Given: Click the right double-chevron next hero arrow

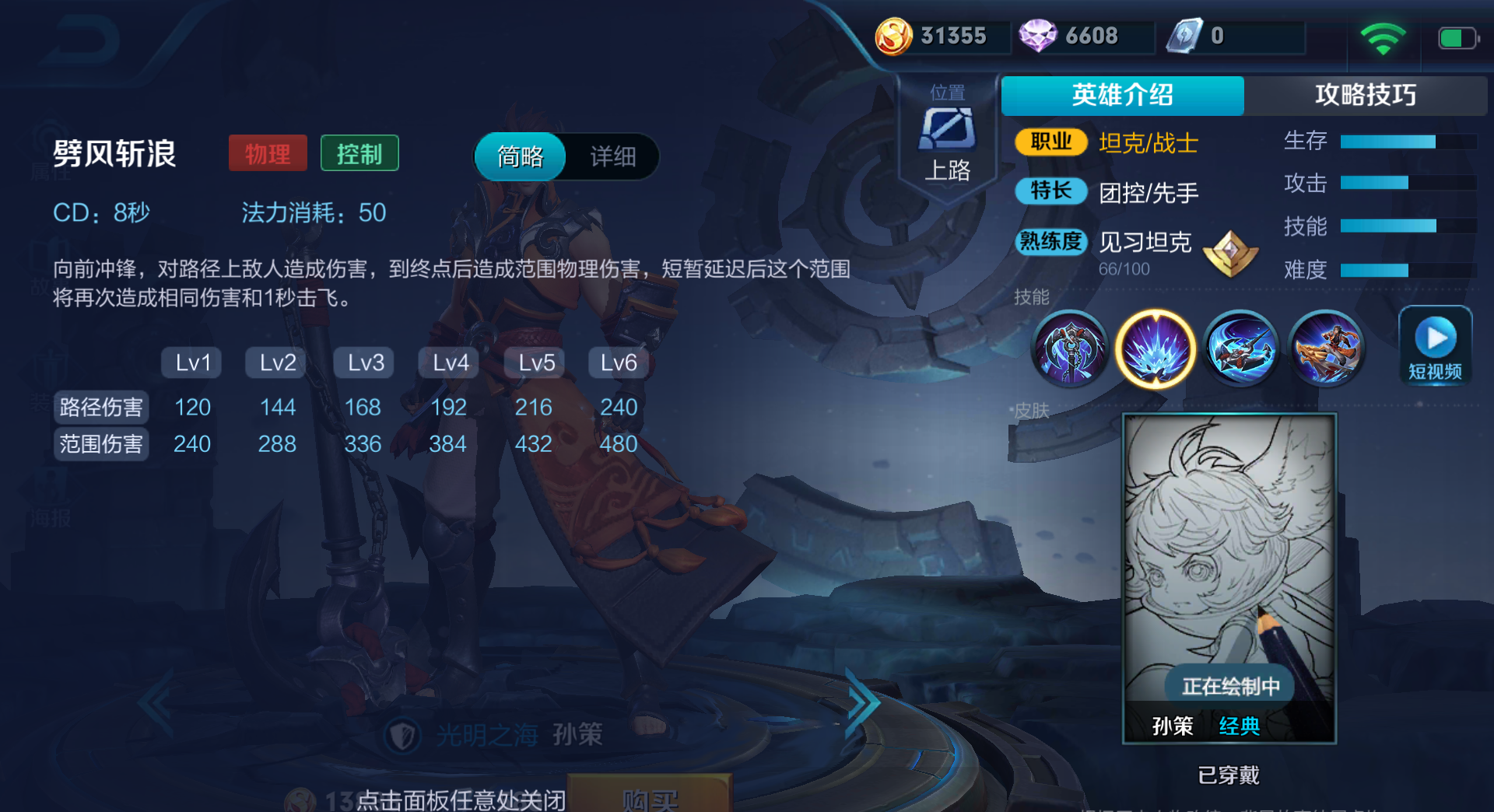Looking at the screenshot, I should pos(862,702).
